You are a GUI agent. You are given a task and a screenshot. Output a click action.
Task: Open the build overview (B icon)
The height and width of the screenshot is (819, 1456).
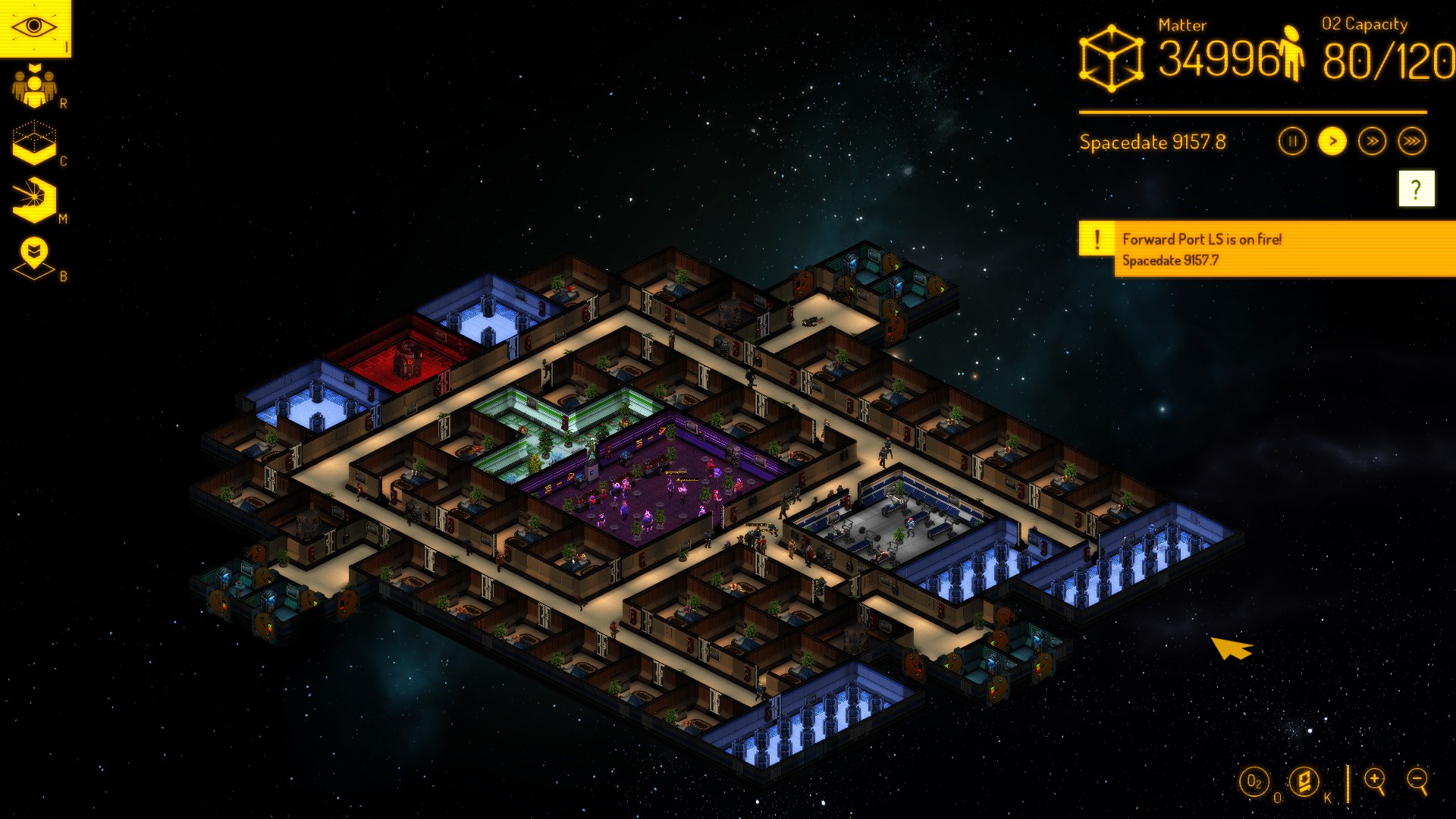(x=34, y=250)
